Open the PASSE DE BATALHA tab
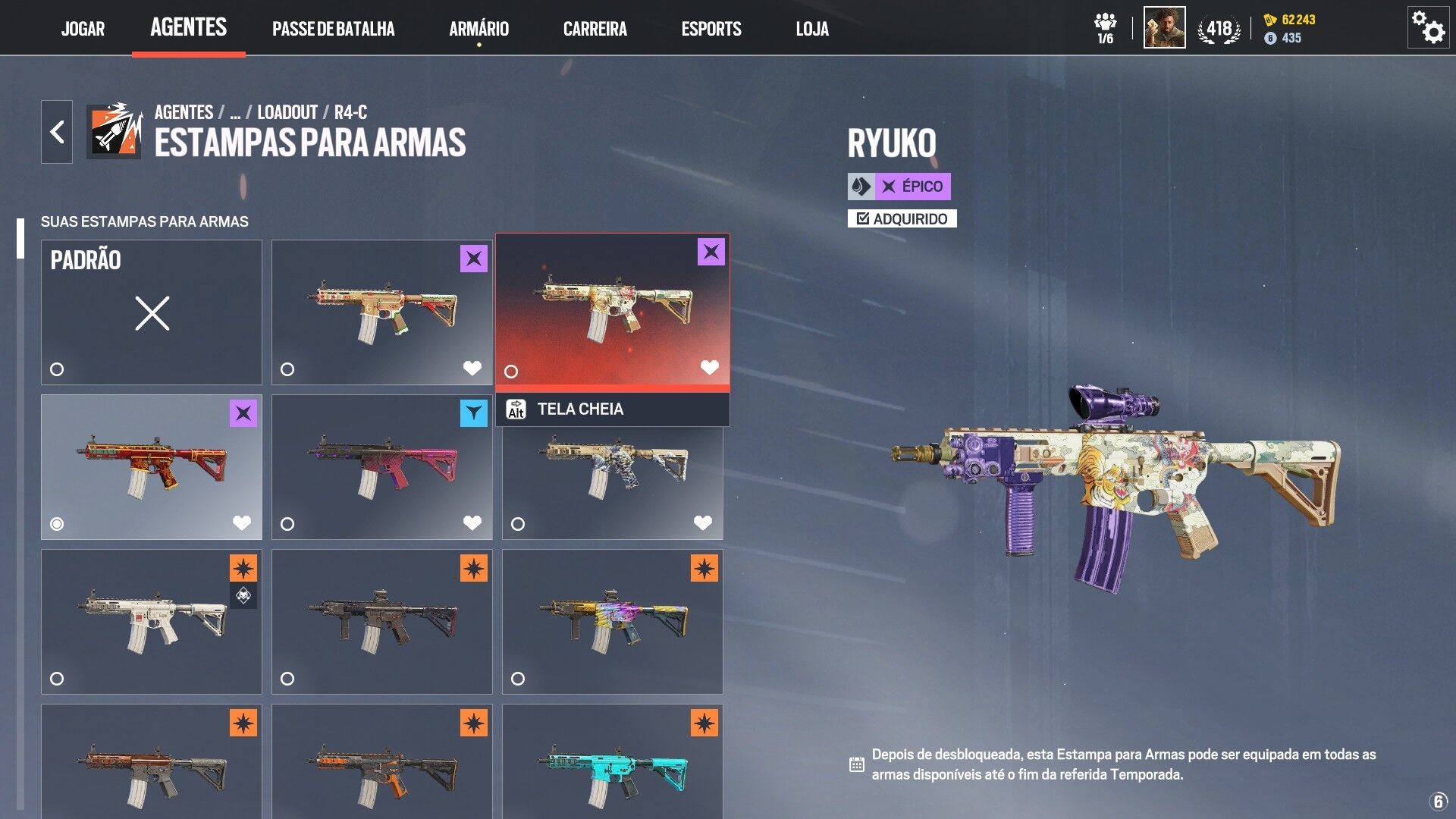This screenshot has width=1456, height=819. (x=333, y=29)
